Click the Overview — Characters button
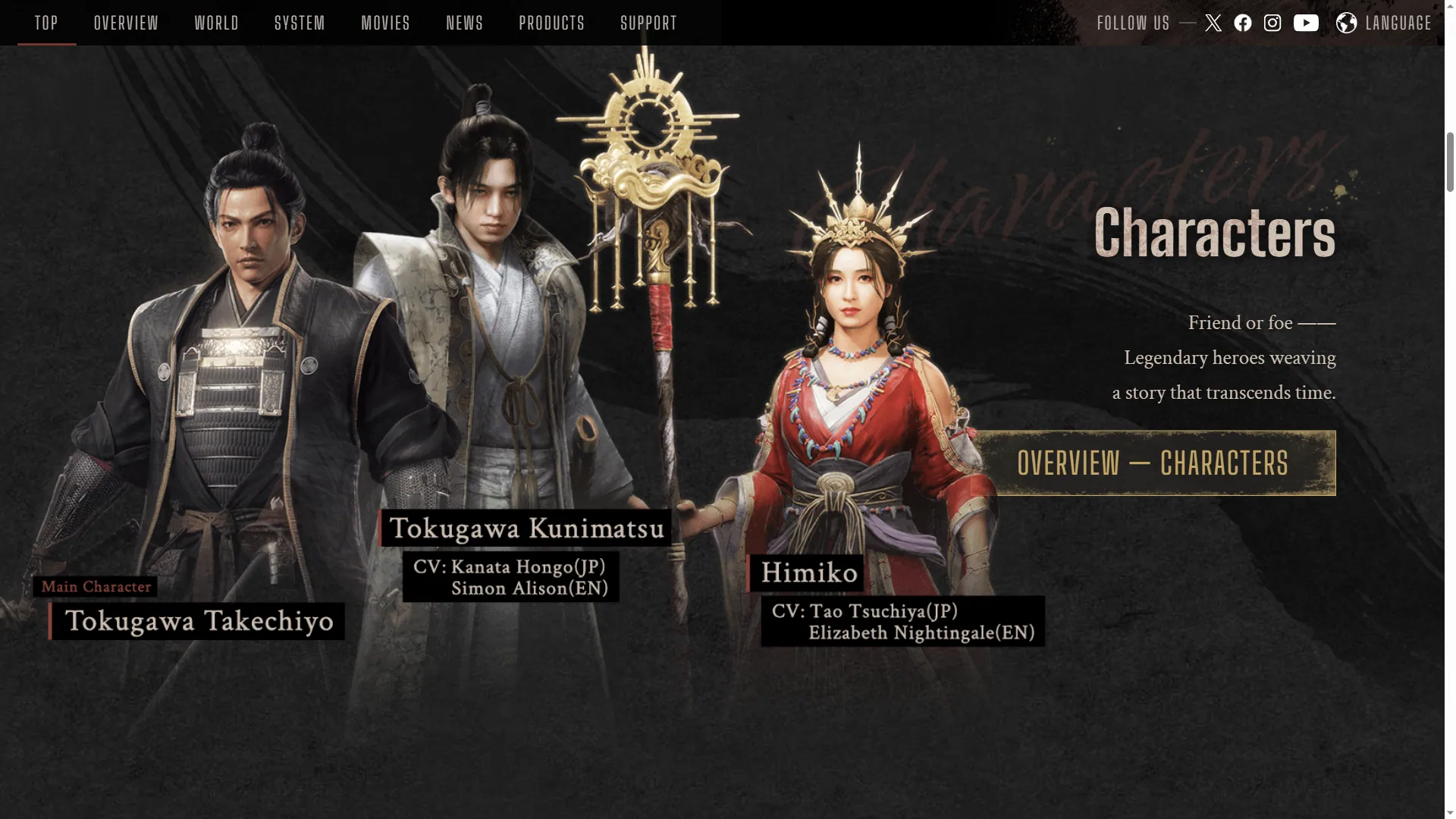1456x819 pixels. (1153, 463)
